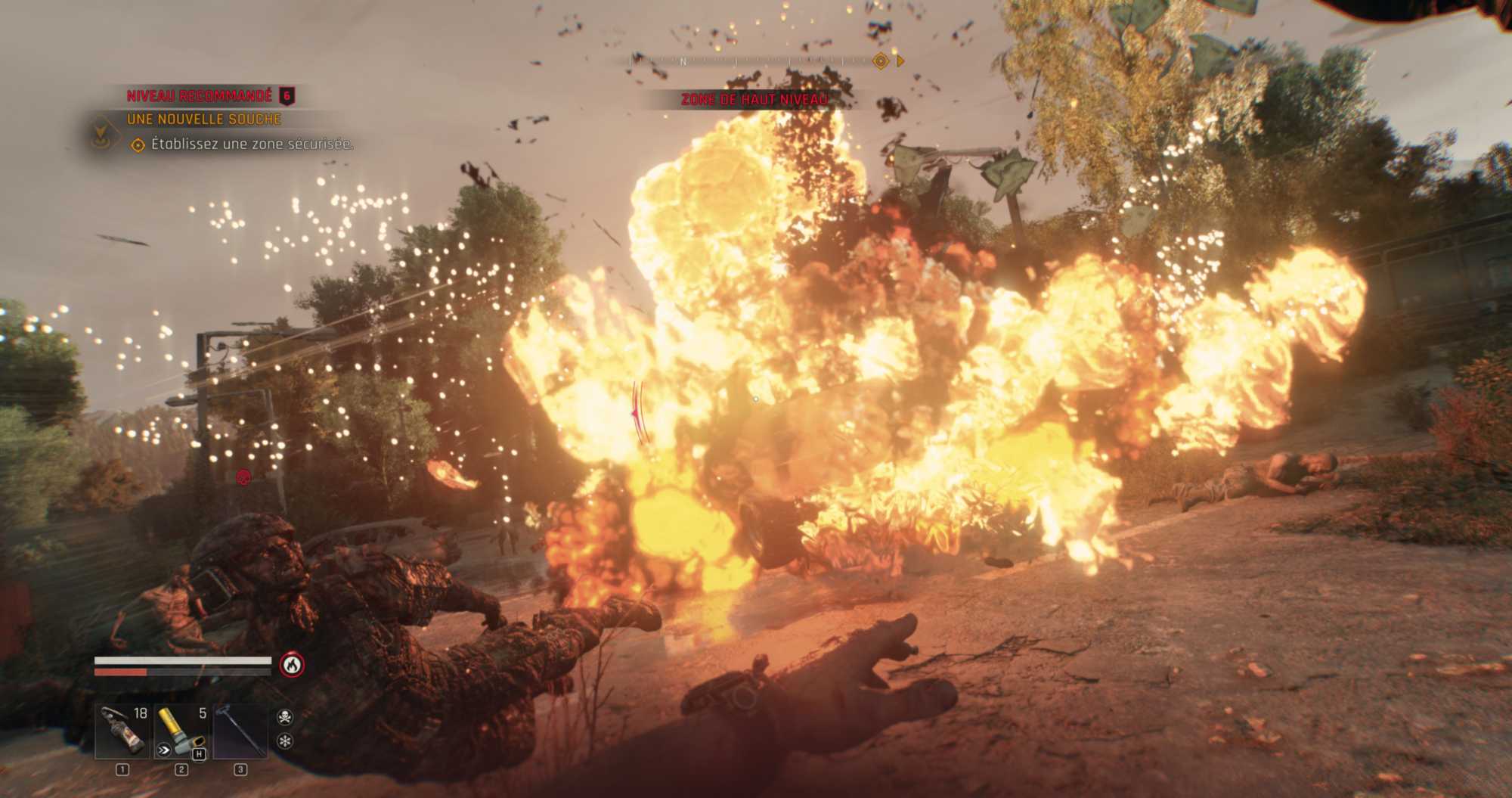This screenshot has height=798, width=1512.
Task: Click the quest emblem beside the mission title
Action: (99, 133)
